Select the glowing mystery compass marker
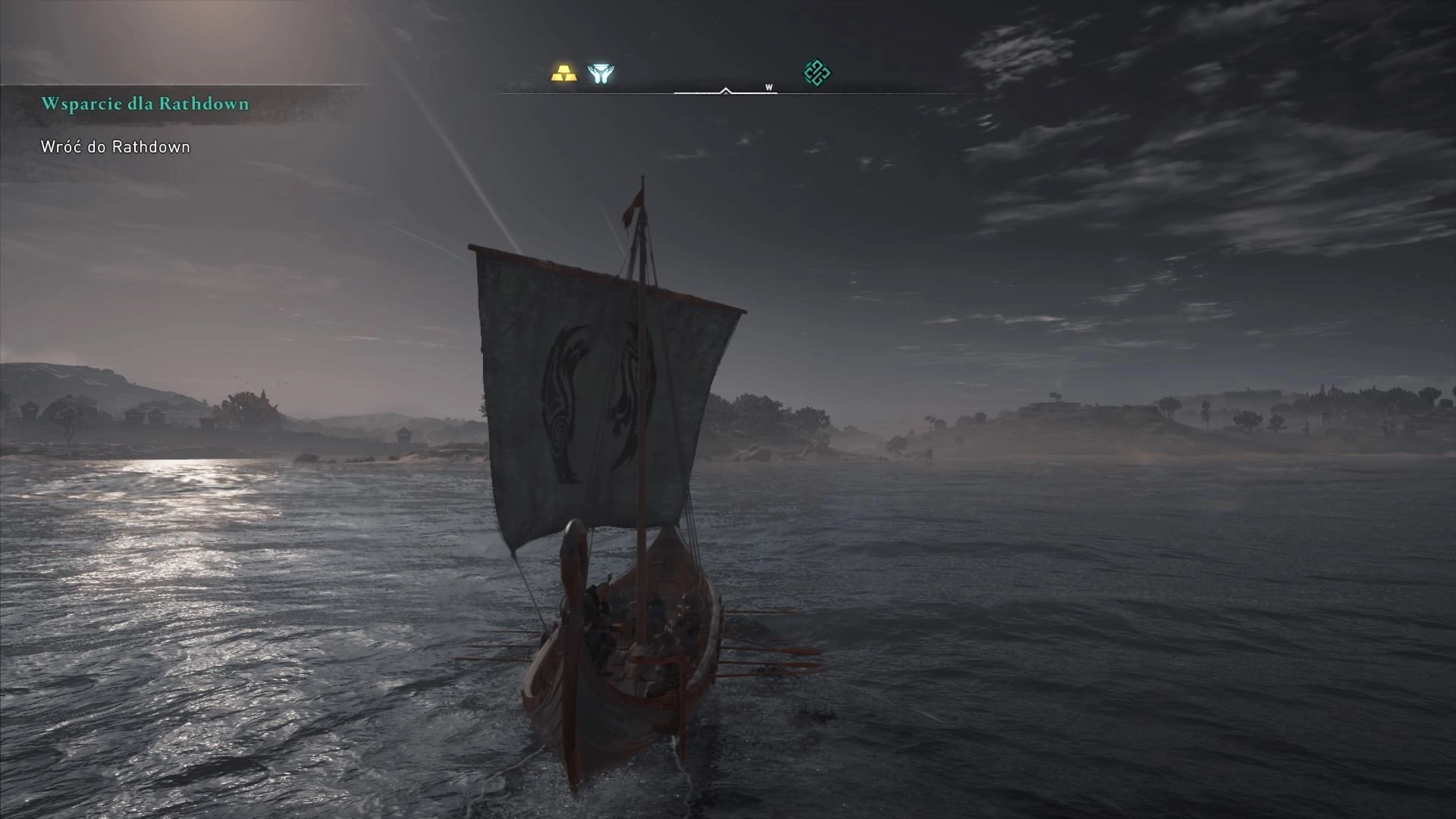Image resolution: width=1456 pixels, height=819 pixels. click(600, 74)
